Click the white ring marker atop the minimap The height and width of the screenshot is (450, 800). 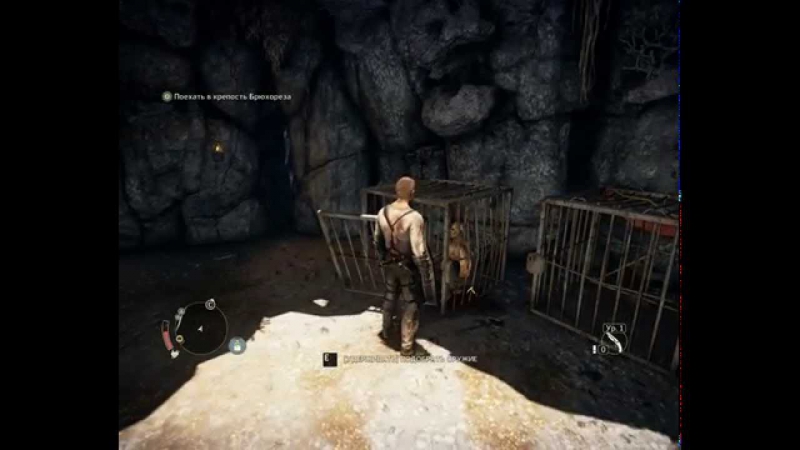pos(209,303)
